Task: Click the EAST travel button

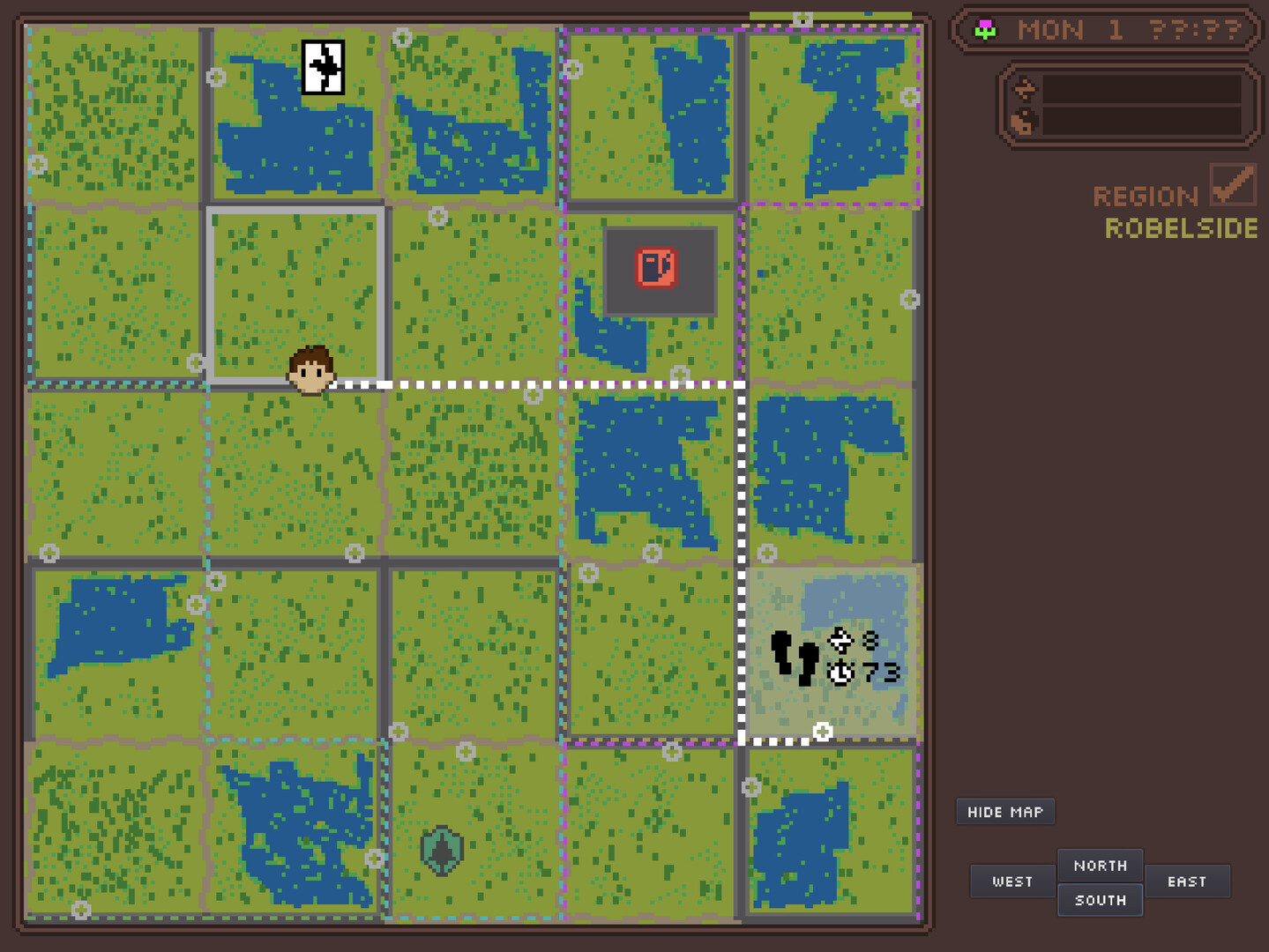Action: [1188, 881]
